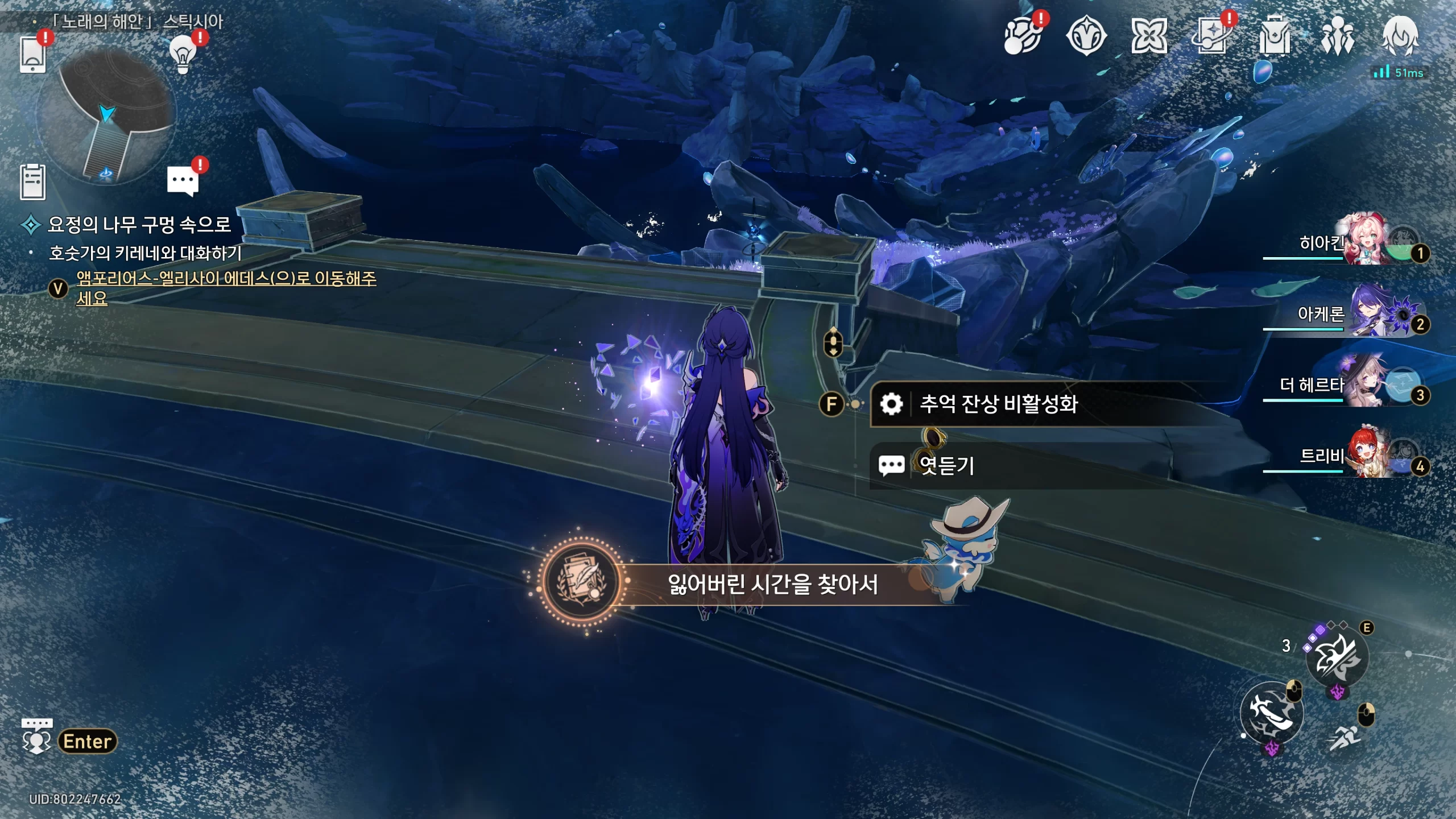The image size is (1456, 819).
Task: Select the 추억 잔상 비활성화 option
Action: (998, 404)
